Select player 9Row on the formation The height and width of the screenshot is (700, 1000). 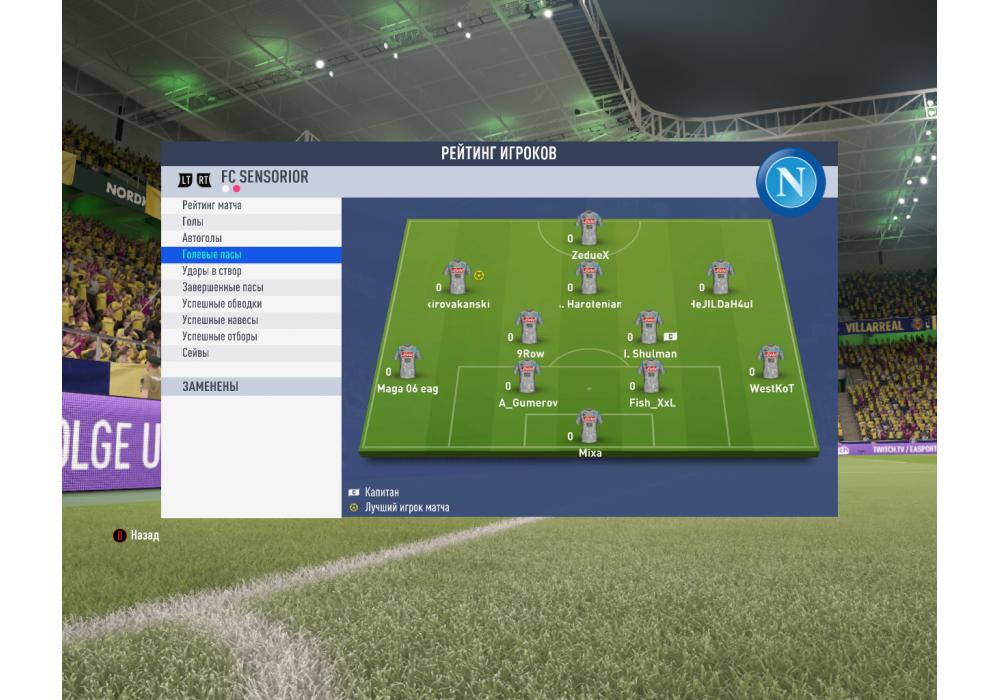click(529, 328)
